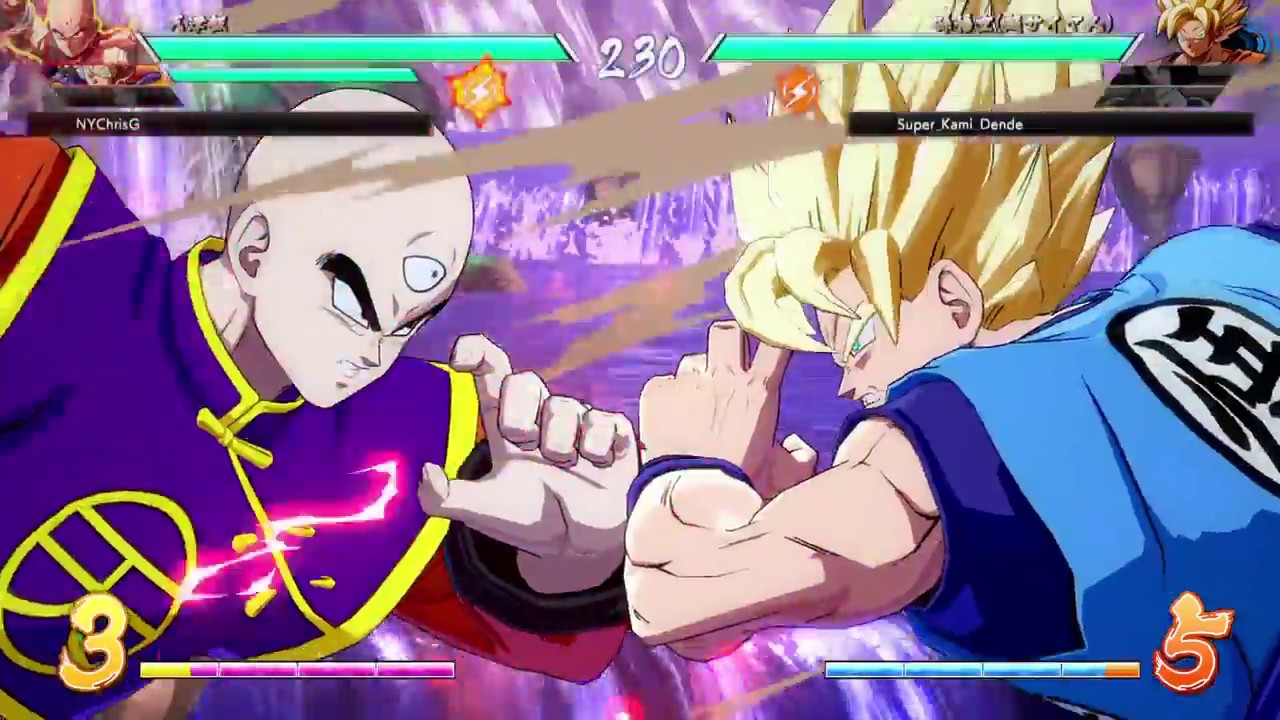
Task: Click the NYChrisG player nameplate
Action: (x=106, y=124)
